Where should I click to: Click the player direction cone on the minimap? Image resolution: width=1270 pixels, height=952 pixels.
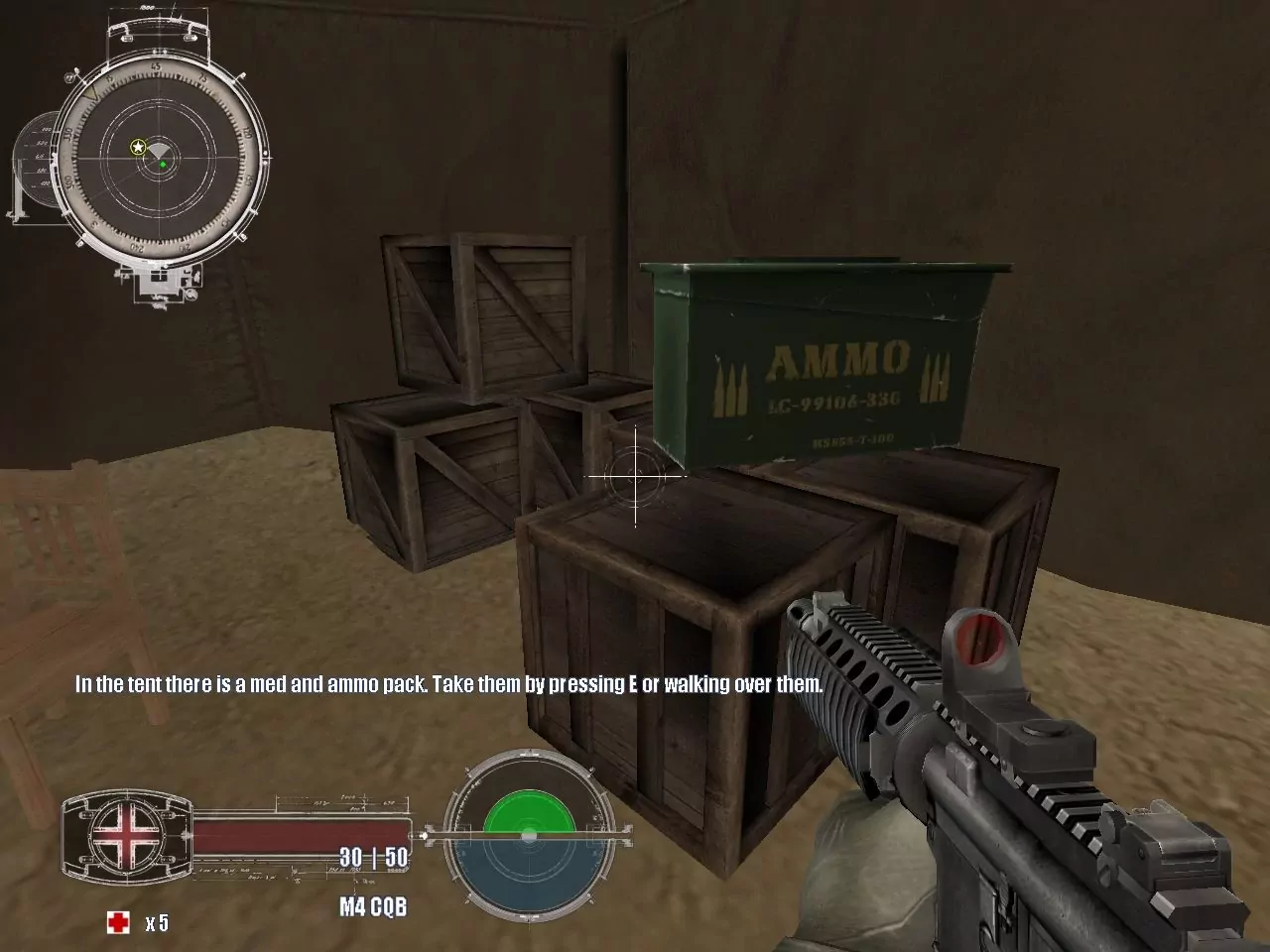(x=160, y=152)
